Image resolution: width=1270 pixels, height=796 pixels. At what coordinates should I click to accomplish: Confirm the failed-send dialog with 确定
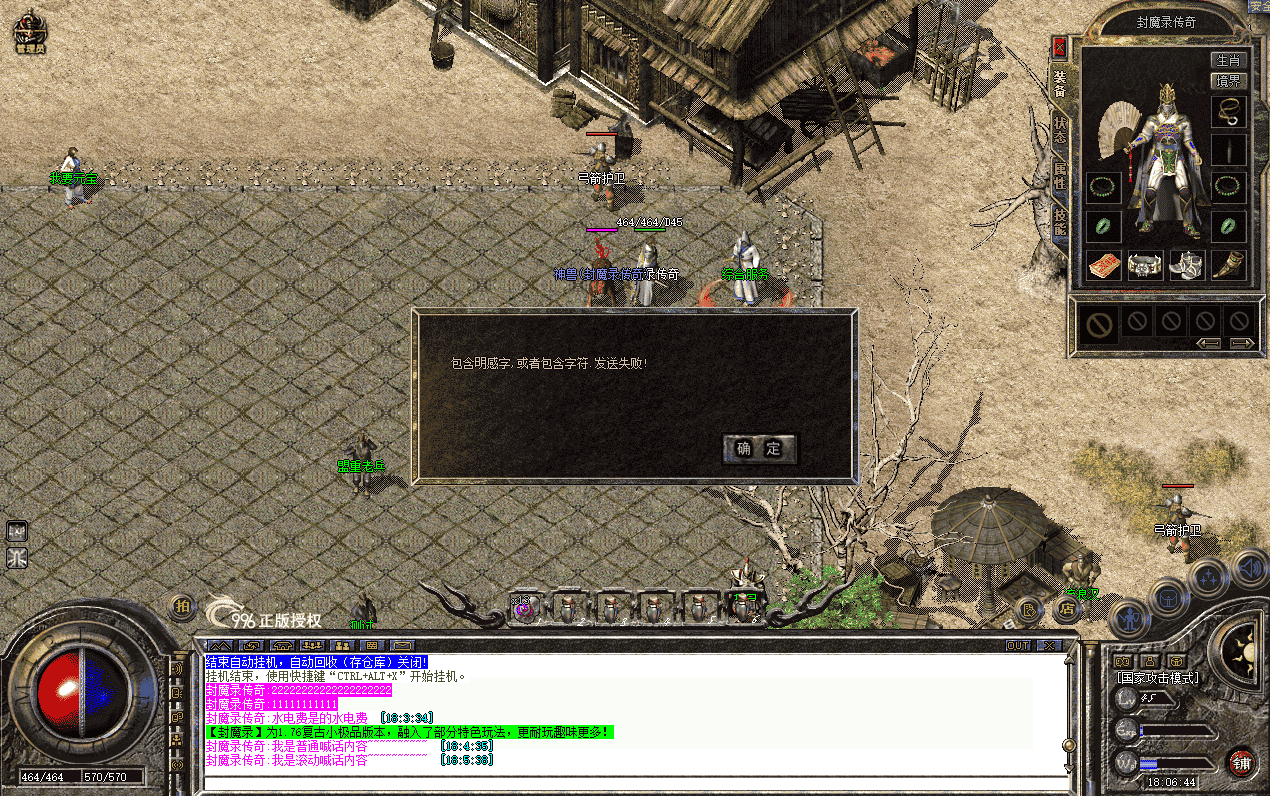pos(759,449)
